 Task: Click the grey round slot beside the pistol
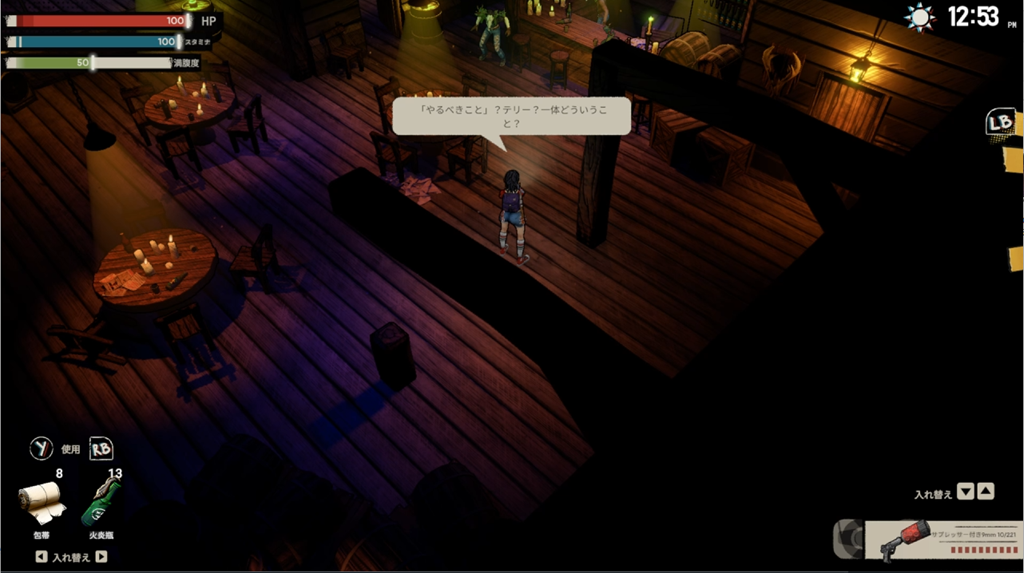[x=848, y=539]
